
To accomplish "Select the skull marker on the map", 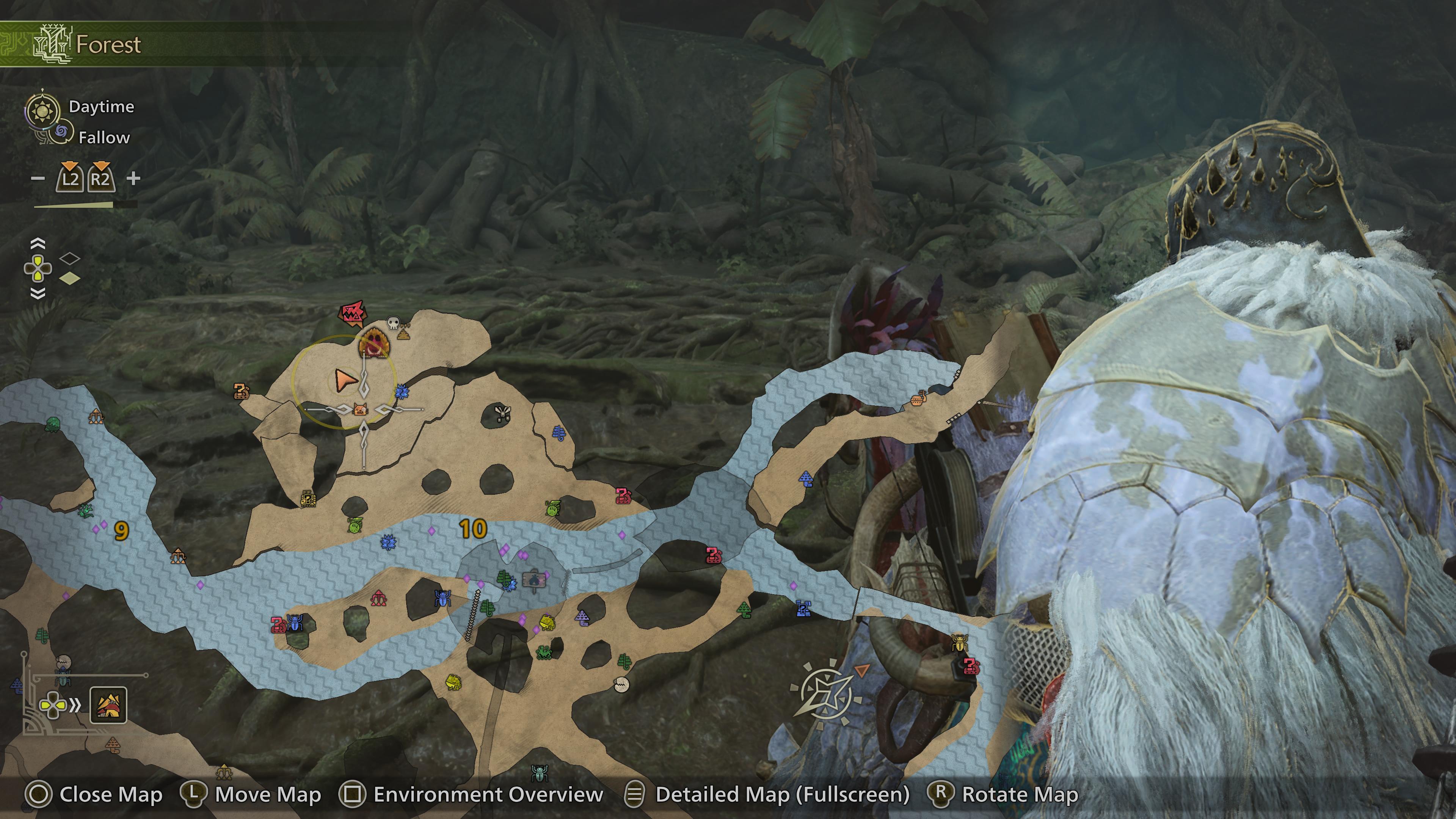I will [393, 323].
